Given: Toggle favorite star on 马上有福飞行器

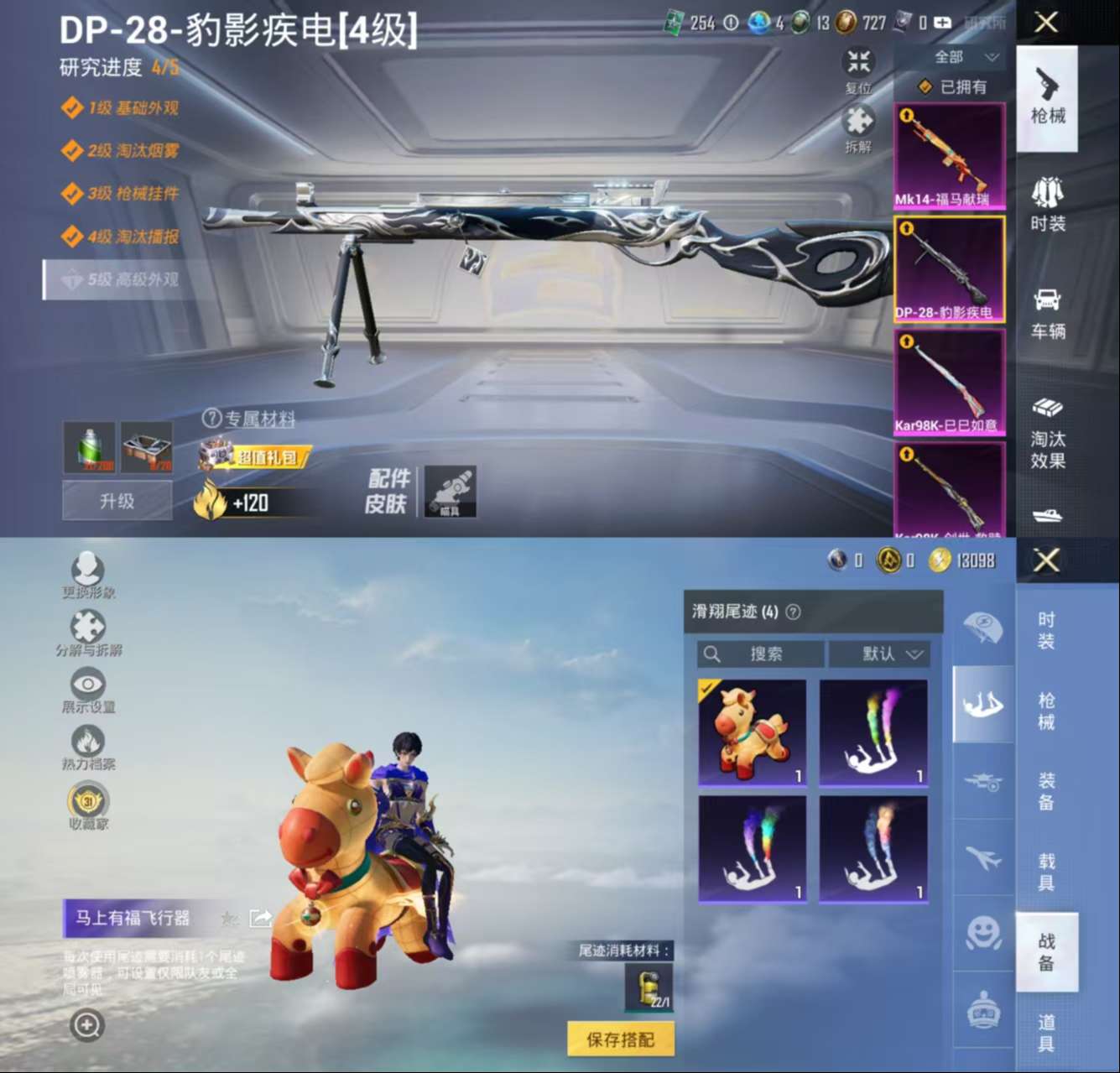Looking at the screenshot, I should tap(228, 919).
